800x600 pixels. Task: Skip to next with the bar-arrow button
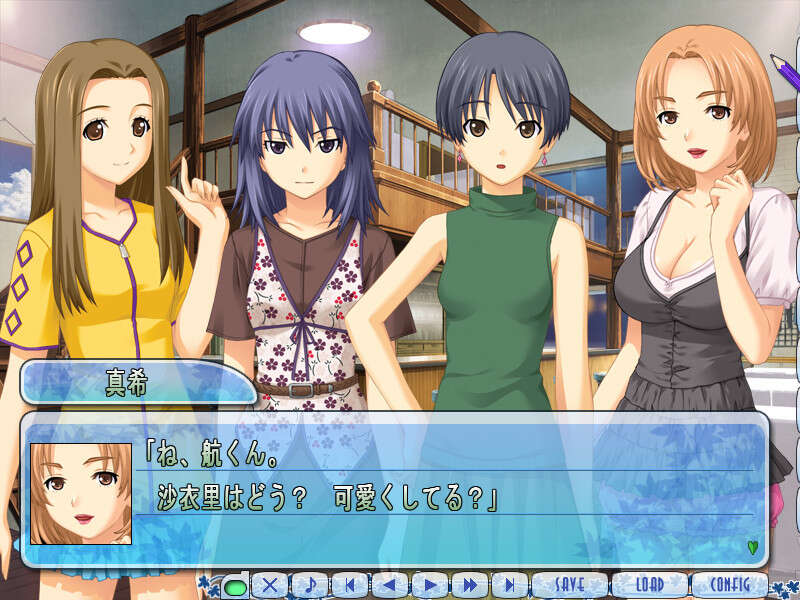pyautogui.click(x=508, y=586)
